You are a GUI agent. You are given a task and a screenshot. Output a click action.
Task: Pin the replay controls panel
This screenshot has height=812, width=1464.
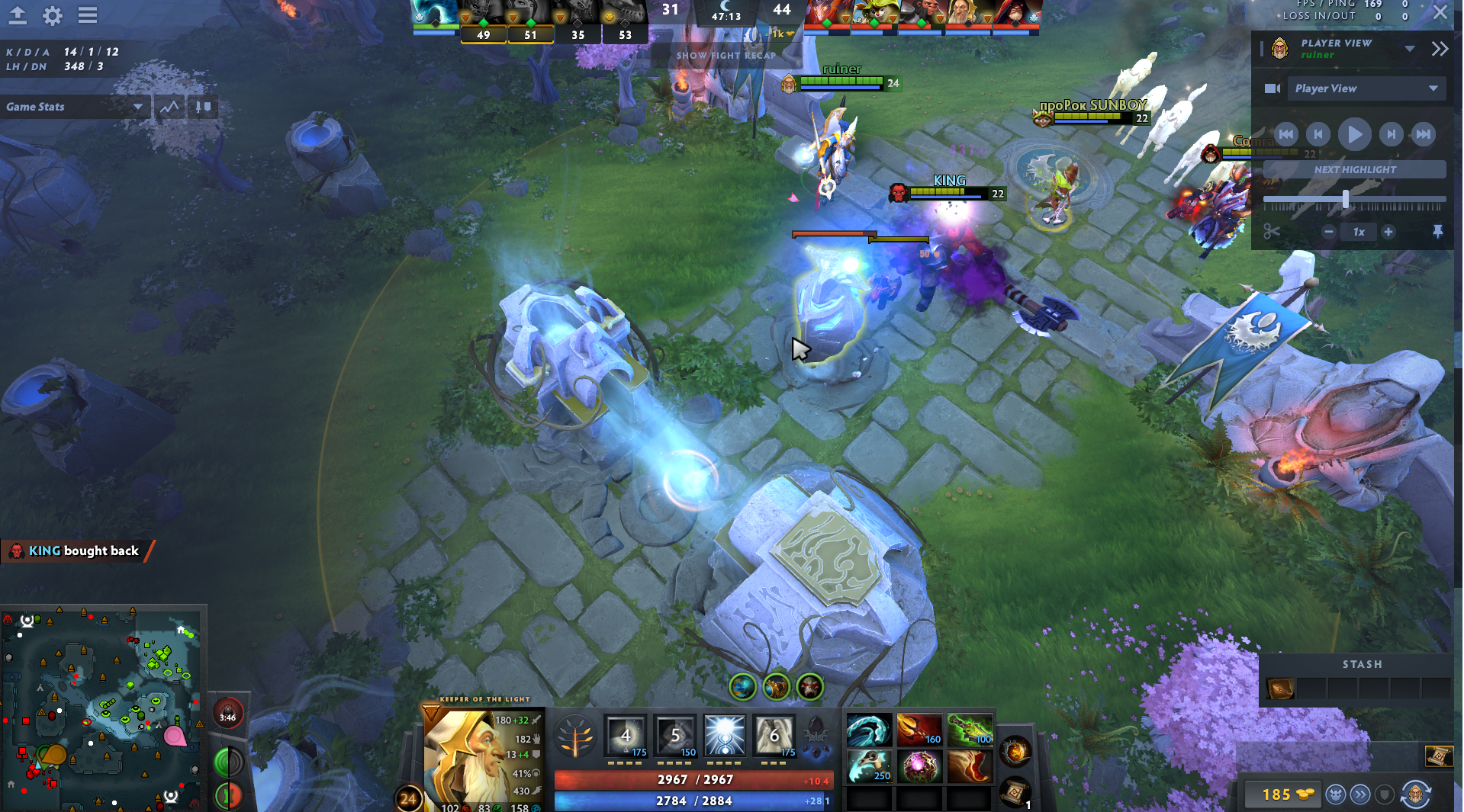click(1438, 232)
